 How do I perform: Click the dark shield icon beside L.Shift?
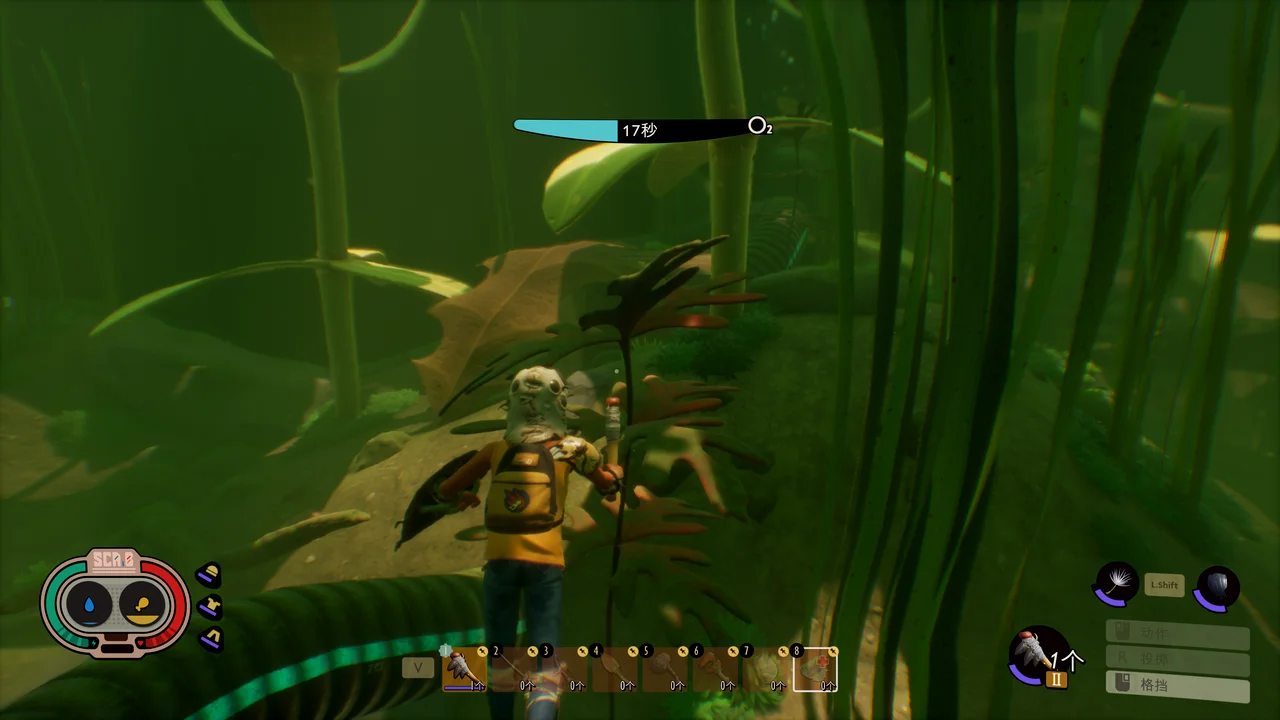click(x=1217, y=587)
